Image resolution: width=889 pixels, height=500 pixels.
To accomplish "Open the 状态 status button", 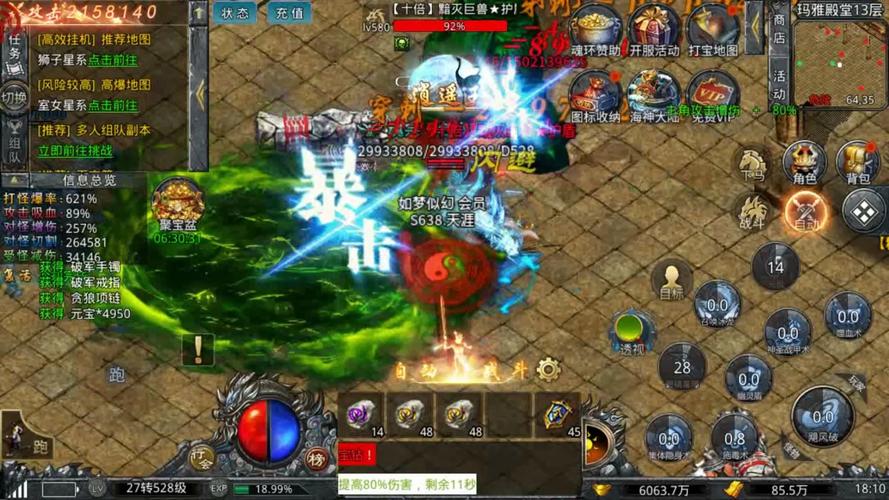I will [x=235, y=13].
